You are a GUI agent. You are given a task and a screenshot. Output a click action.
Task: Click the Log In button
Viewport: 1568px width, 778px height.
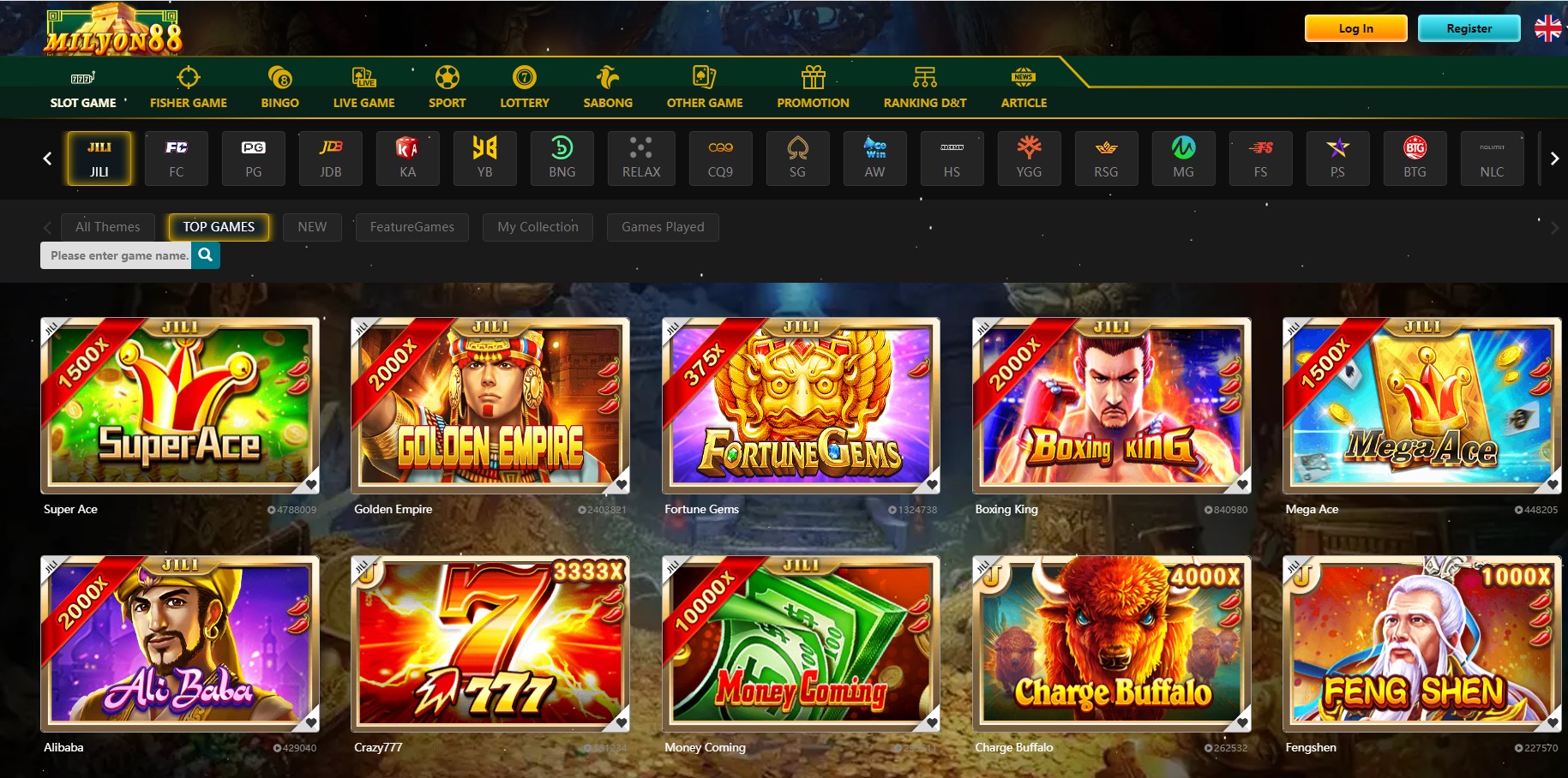tap(1355, 27)
